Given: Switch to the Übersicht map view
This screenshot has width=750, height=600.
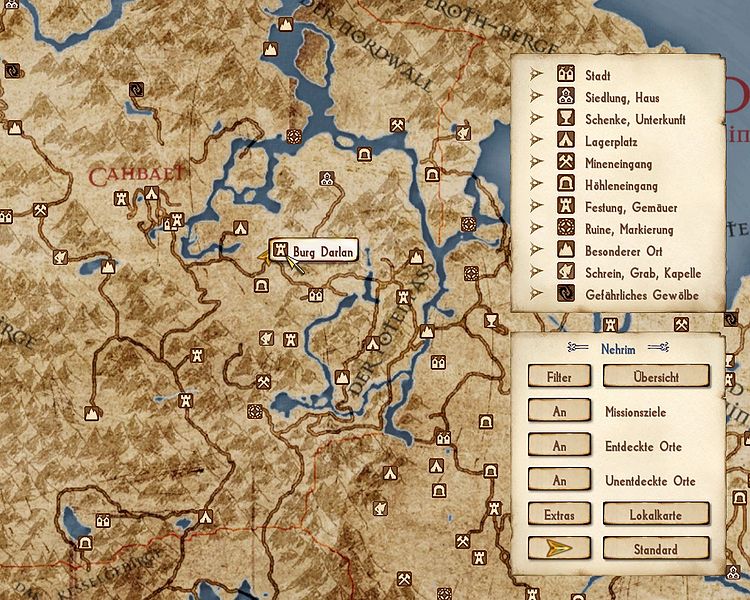Looking at the screenshot, I should [x=655, y=376].
